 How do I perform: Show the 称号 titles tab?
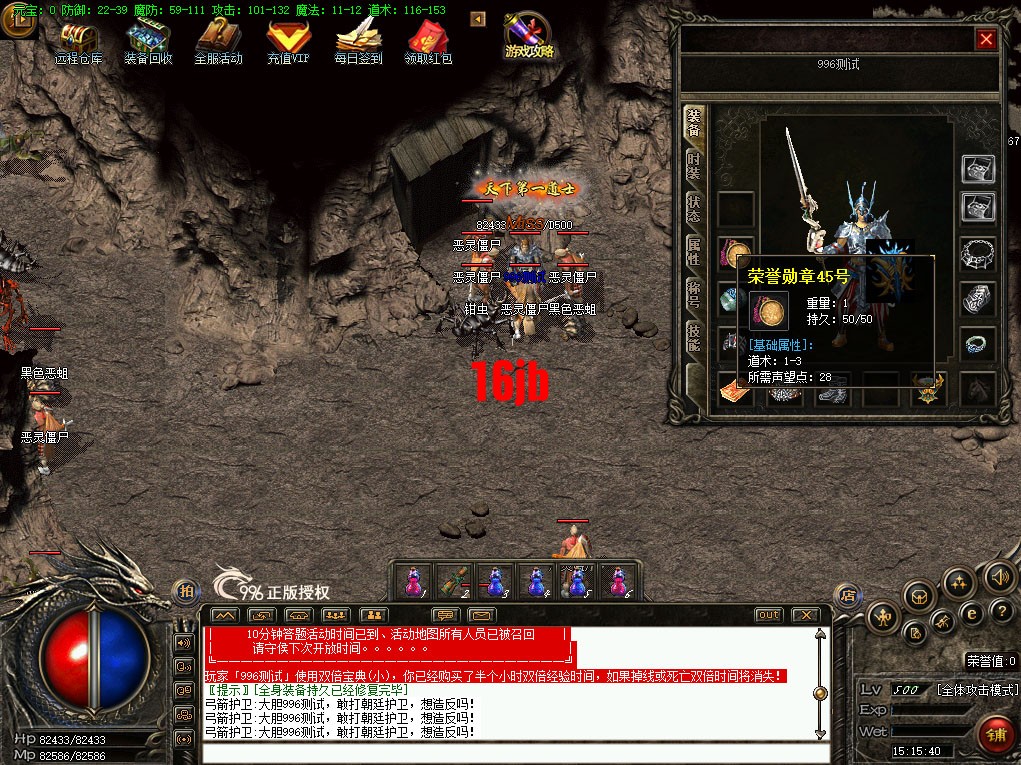694,294
